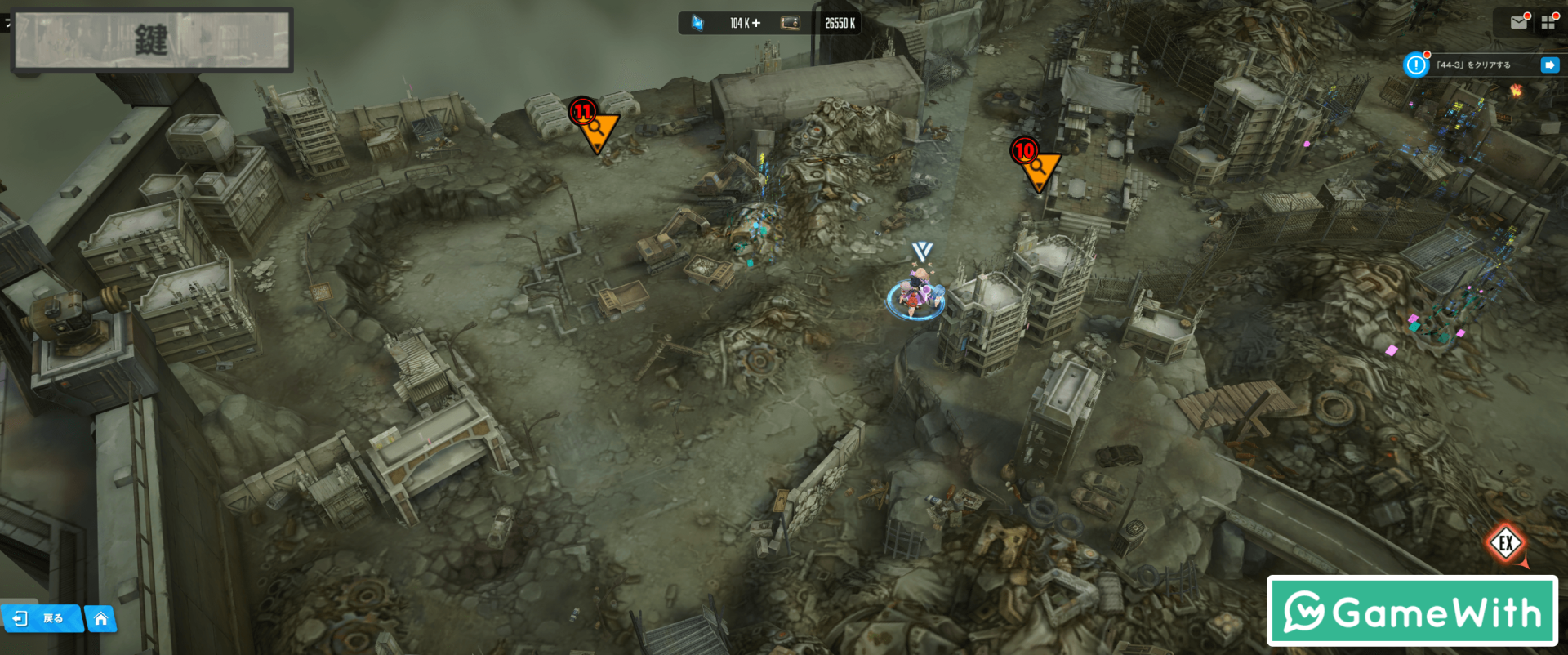Image resolution: width=1568 pixels, height=655 pixels.
Task: Follow the blue arrow on the 44-3 mission
Action: [x=1549, y=65]
